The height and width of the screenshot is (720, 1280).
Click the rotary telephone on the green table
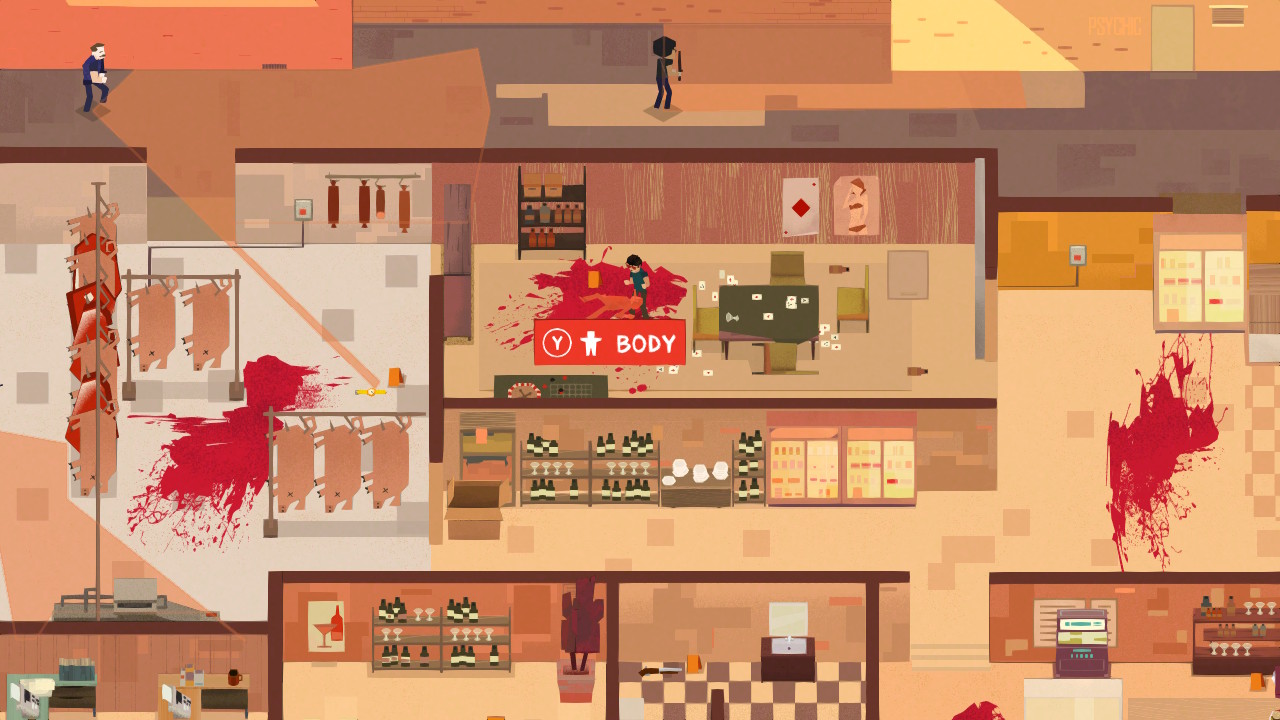(x=731, y=318)
